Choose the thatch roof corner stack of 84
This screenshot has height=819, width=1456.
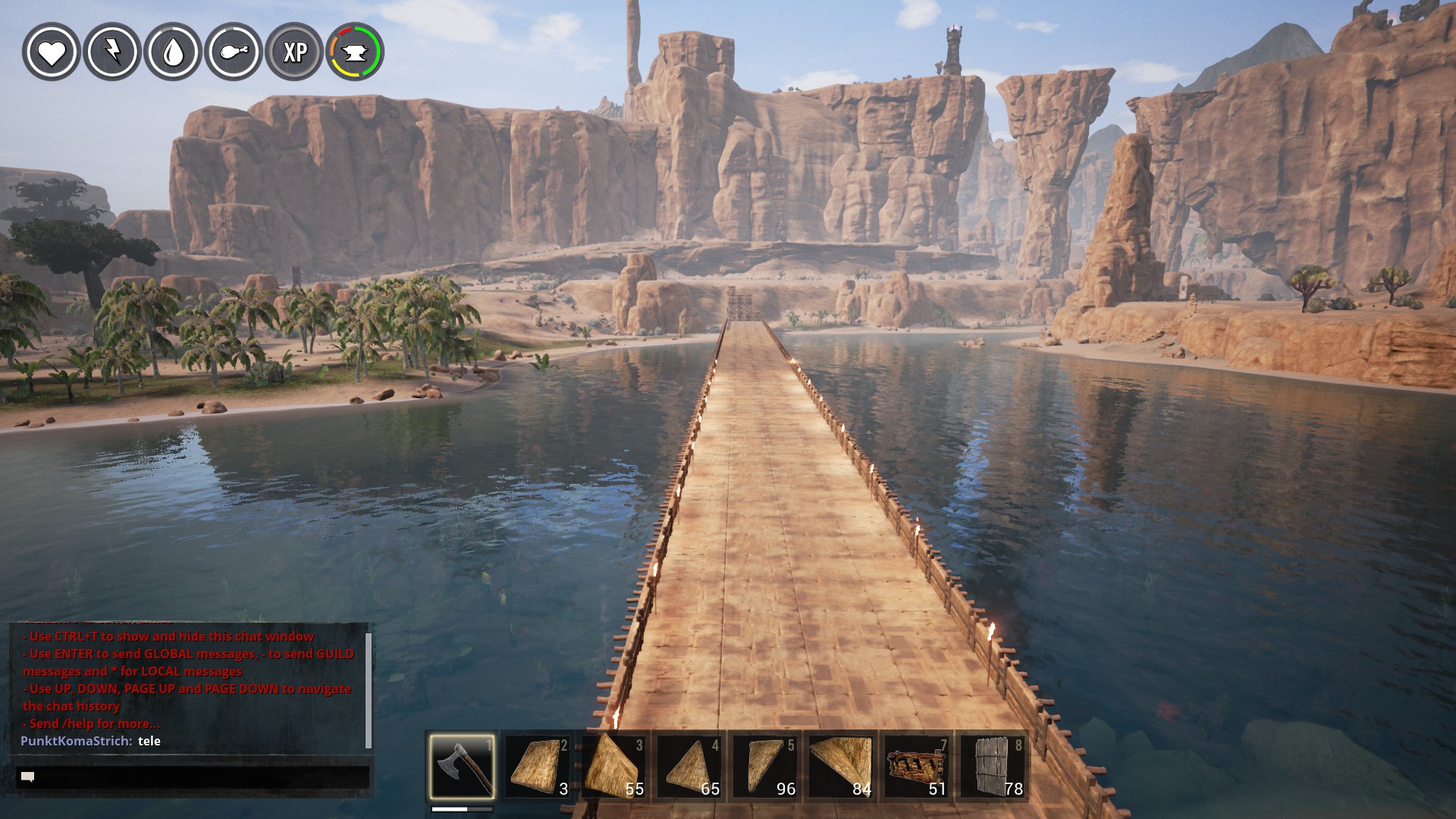pos(841,766)
